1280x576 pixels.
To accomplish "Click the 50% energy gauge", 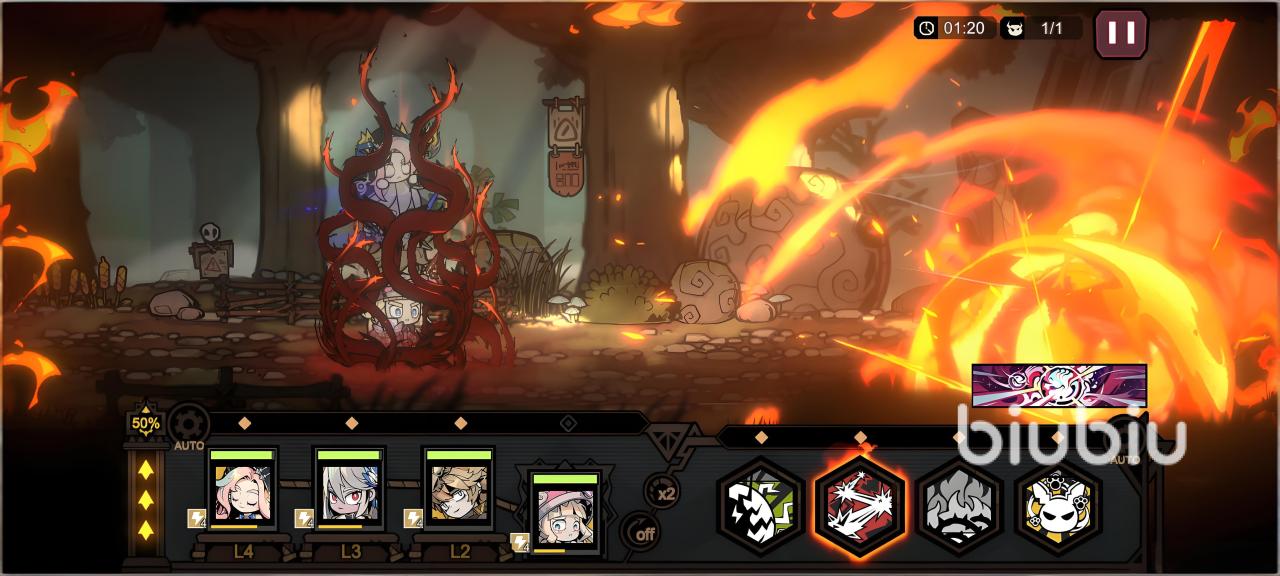I will click(x=146, y=423).
